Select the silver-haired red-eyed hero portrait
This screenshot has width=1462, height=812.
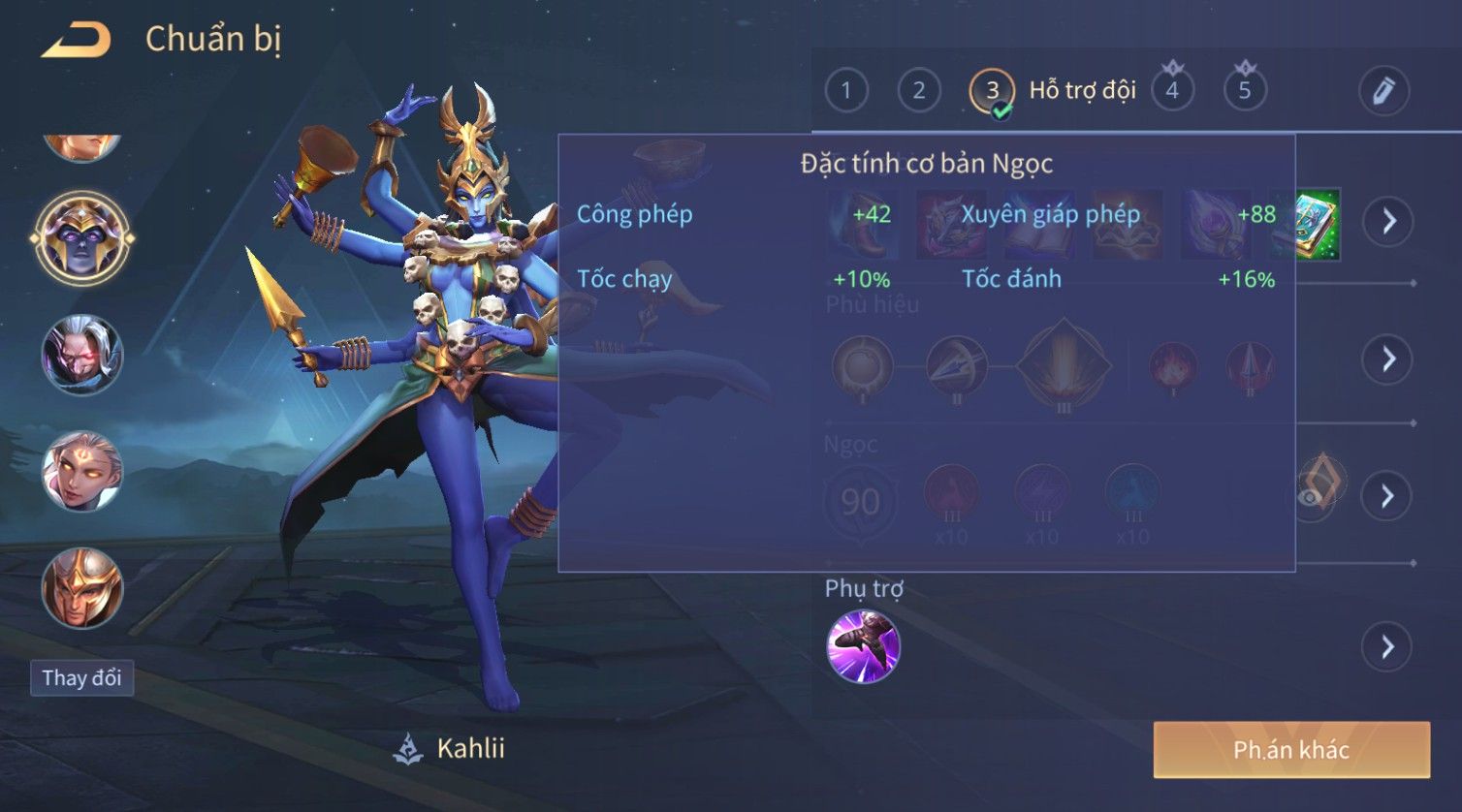(x=82, y=355)
